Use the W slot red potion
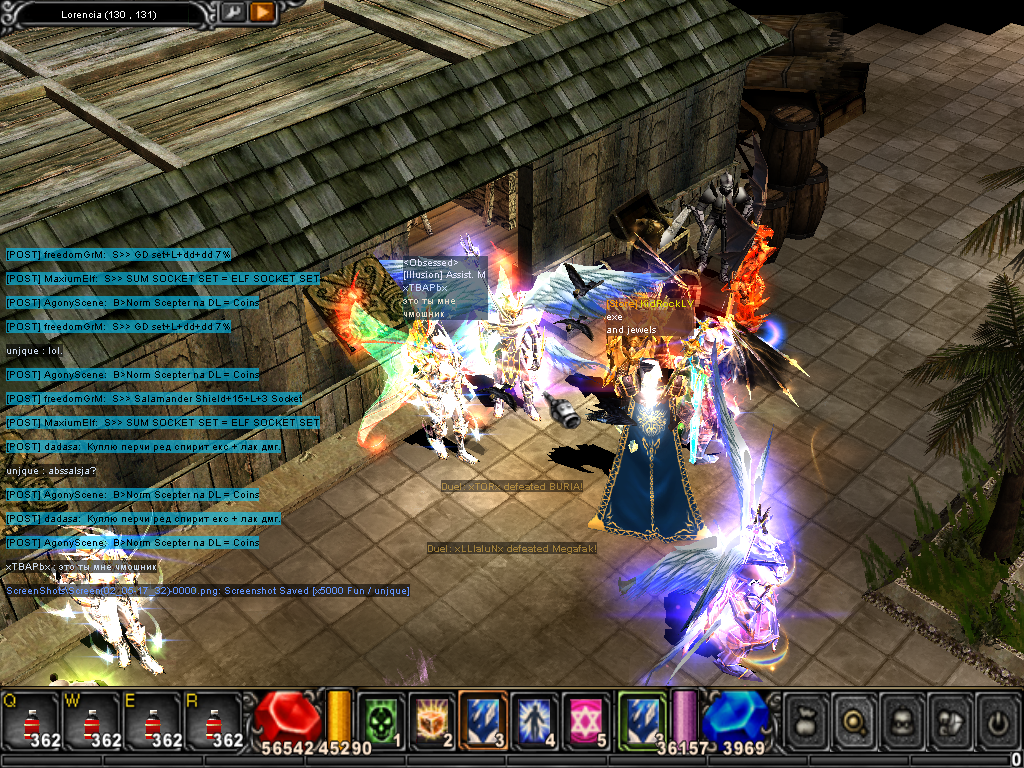Image resolution: width=1024 pixels, height=768 pixels. pyautogui.click(x=92, y=720)
